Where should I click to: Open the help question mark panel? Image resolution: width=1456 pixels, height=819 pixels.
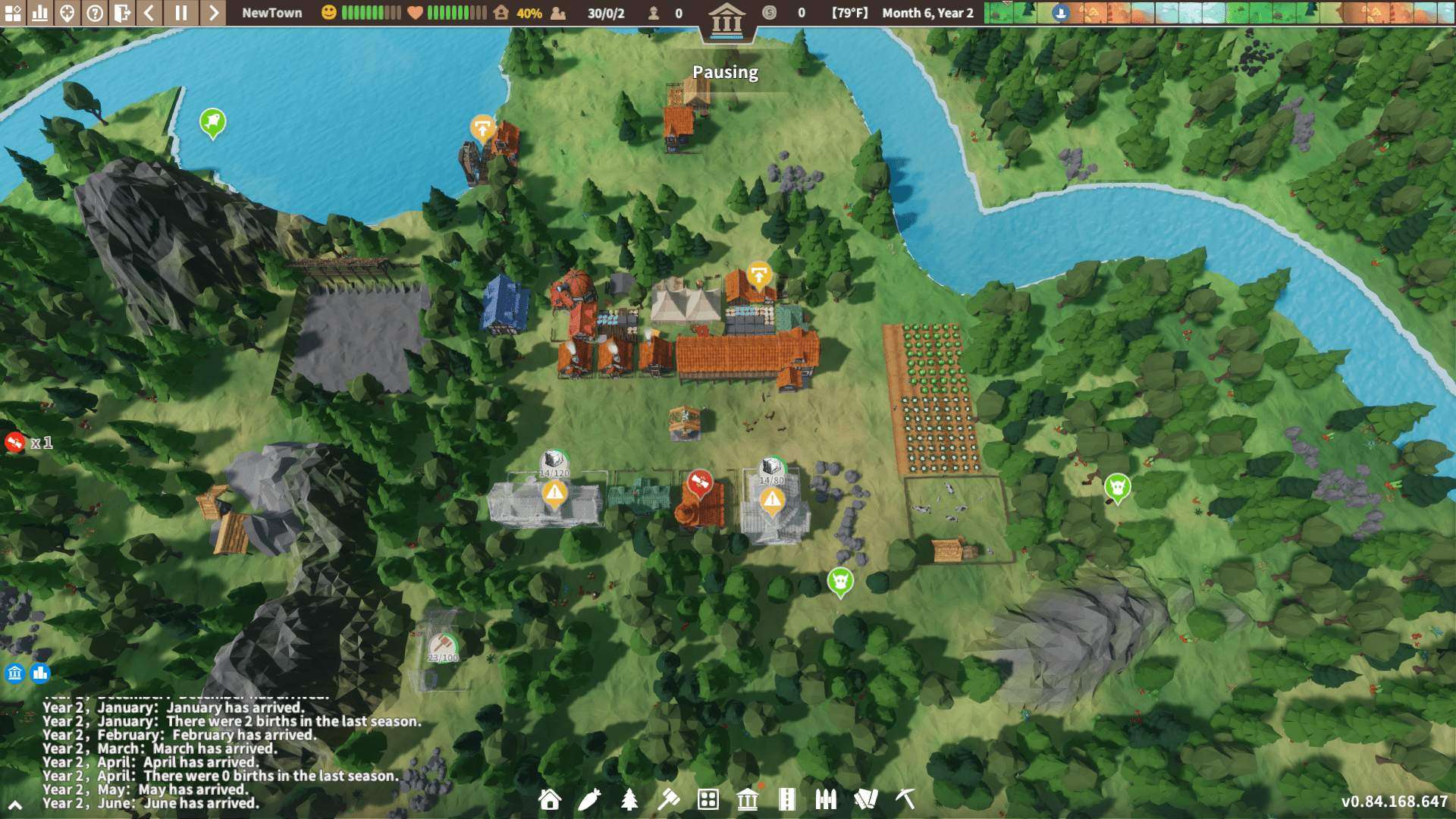click(94, 13)
